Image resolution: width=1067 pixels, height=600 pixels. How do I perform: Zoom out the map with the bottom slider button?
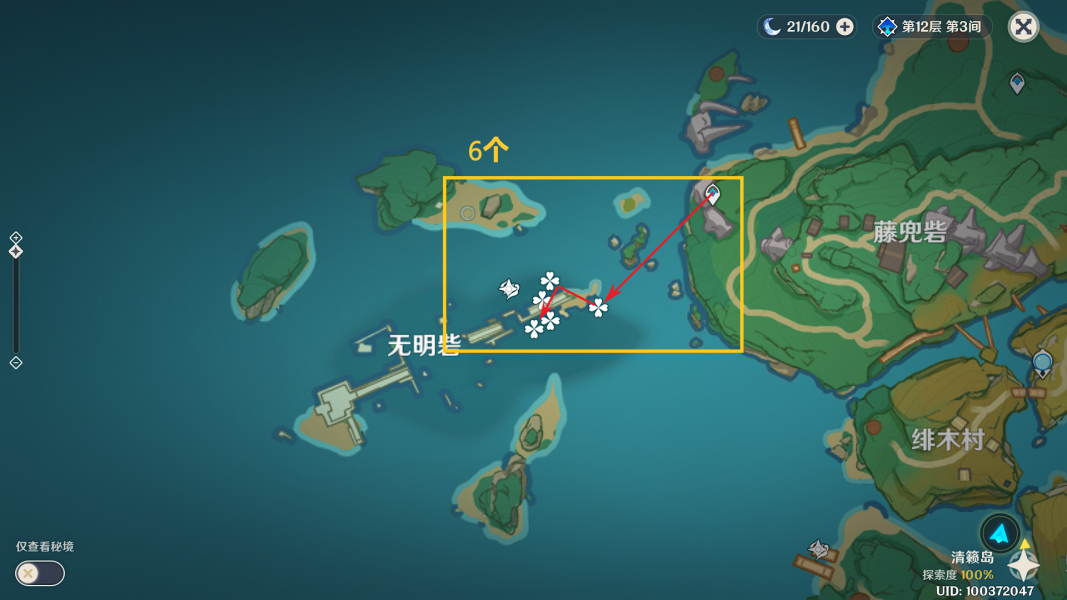coord(16,363)
